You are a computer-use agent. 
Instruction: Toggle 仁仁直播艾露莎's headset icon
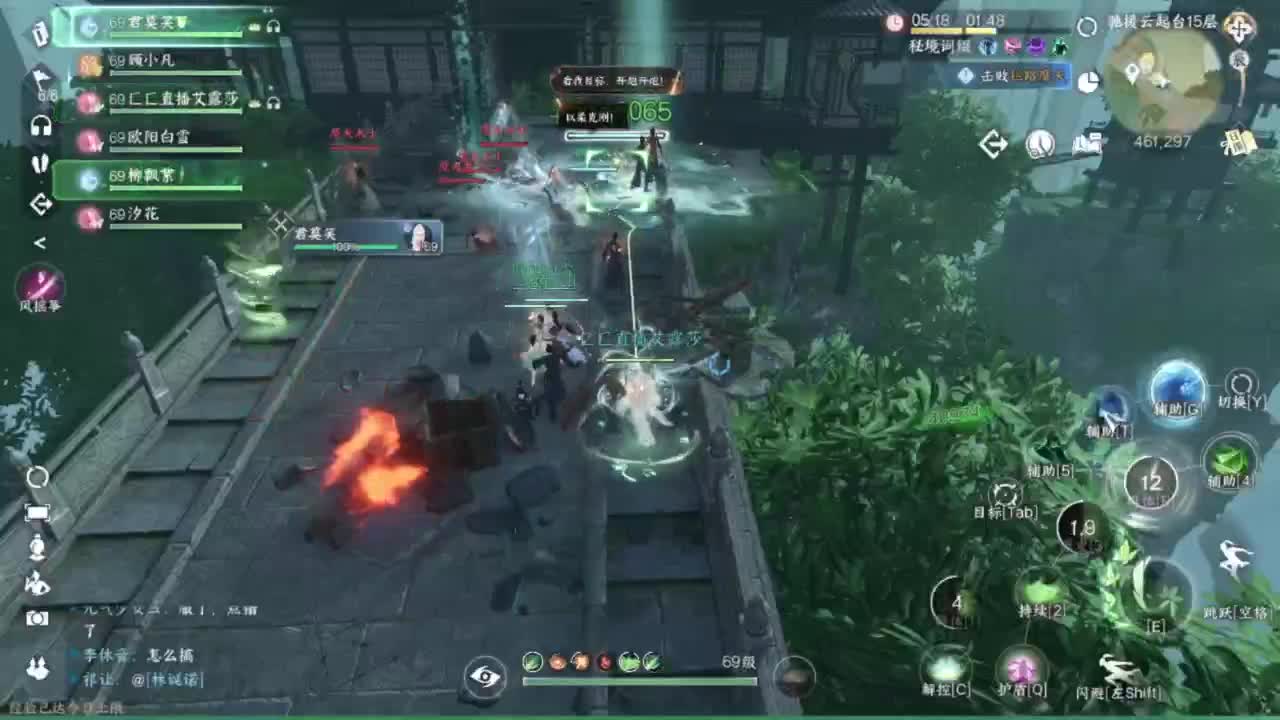coord(273,102)
